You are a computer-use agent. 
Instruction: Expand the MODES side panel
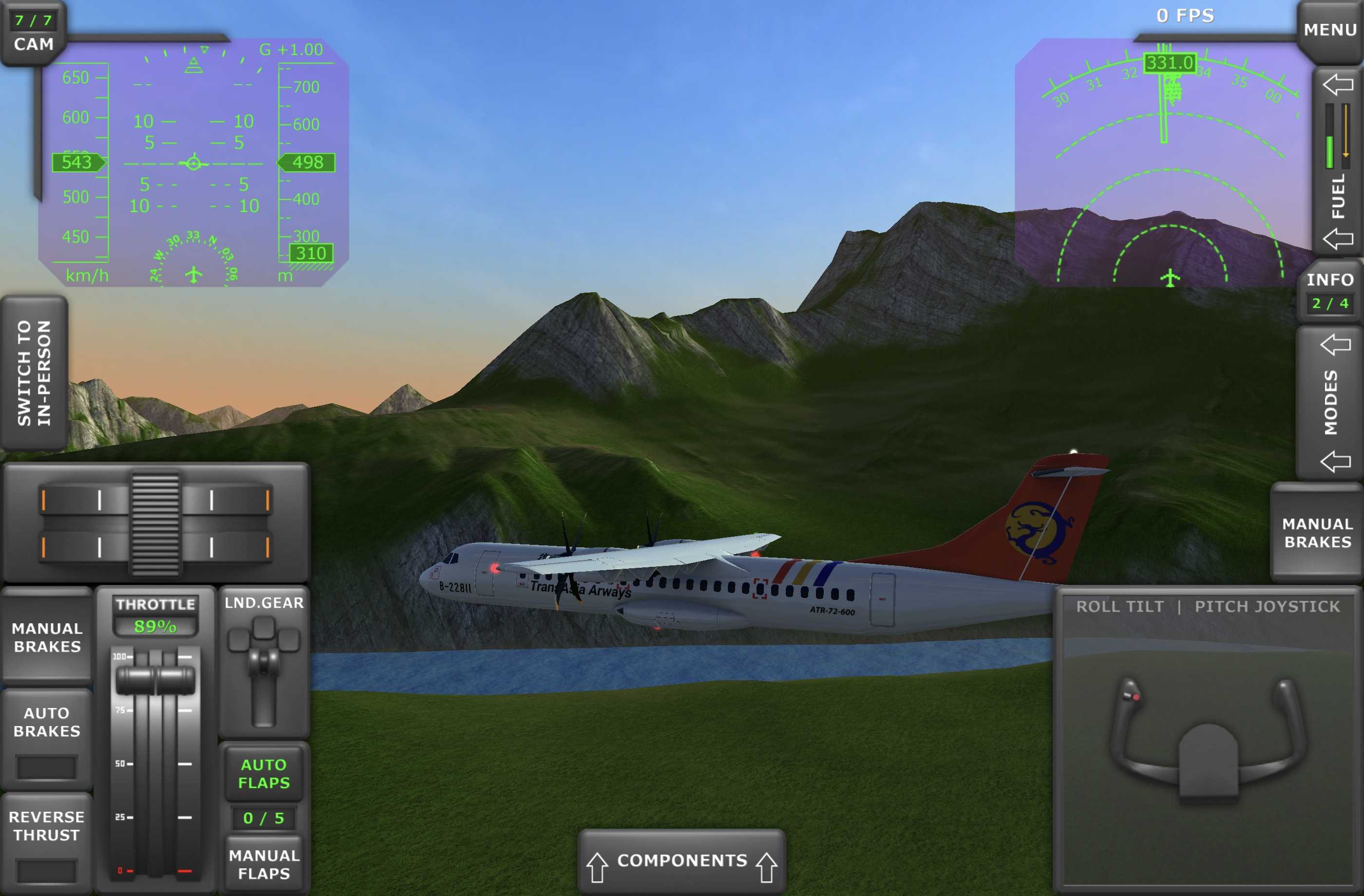click(x=1330, y=402)
